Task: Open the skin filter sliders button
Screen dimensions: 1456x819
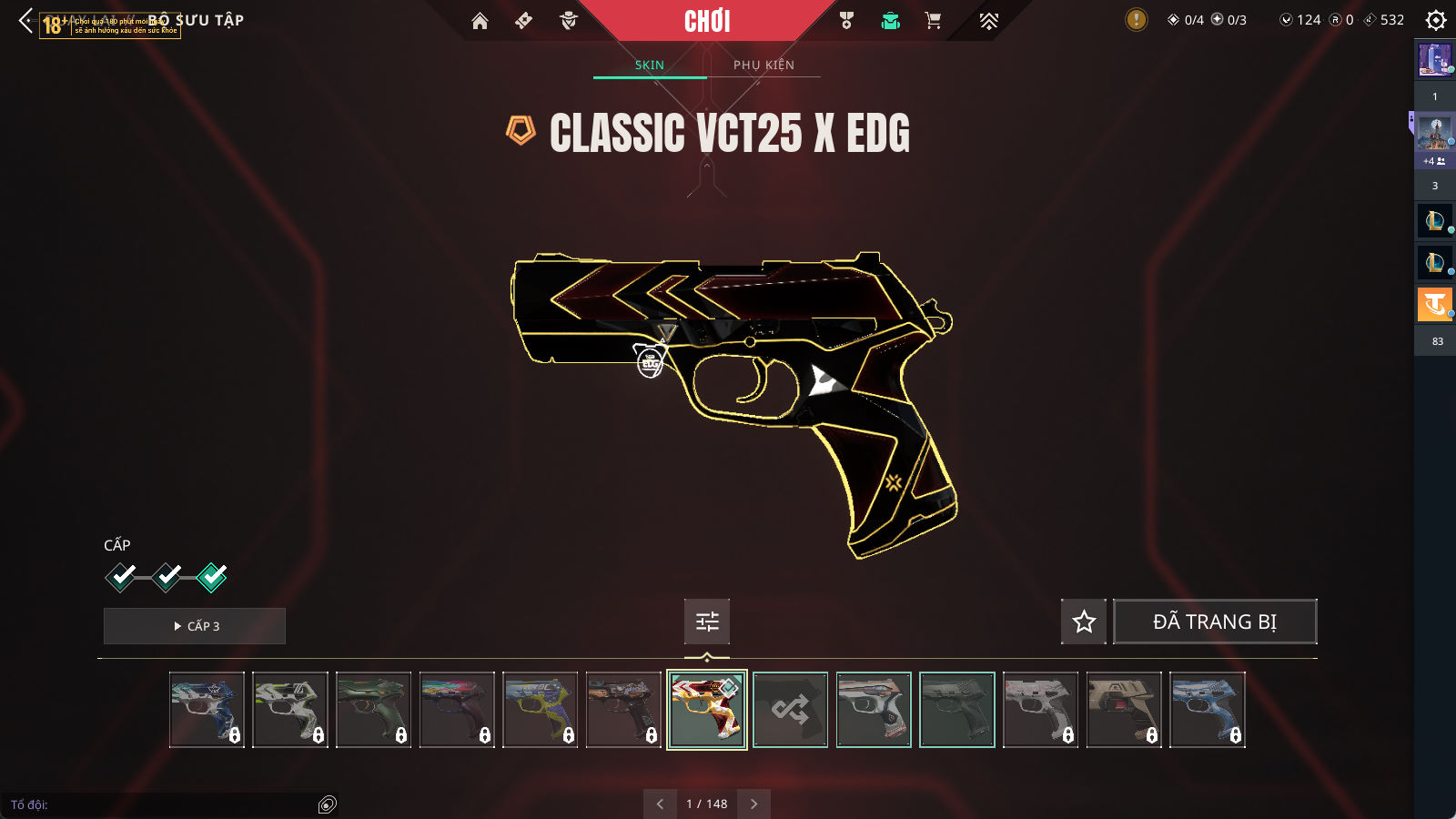Action: [x=707, y=622]
